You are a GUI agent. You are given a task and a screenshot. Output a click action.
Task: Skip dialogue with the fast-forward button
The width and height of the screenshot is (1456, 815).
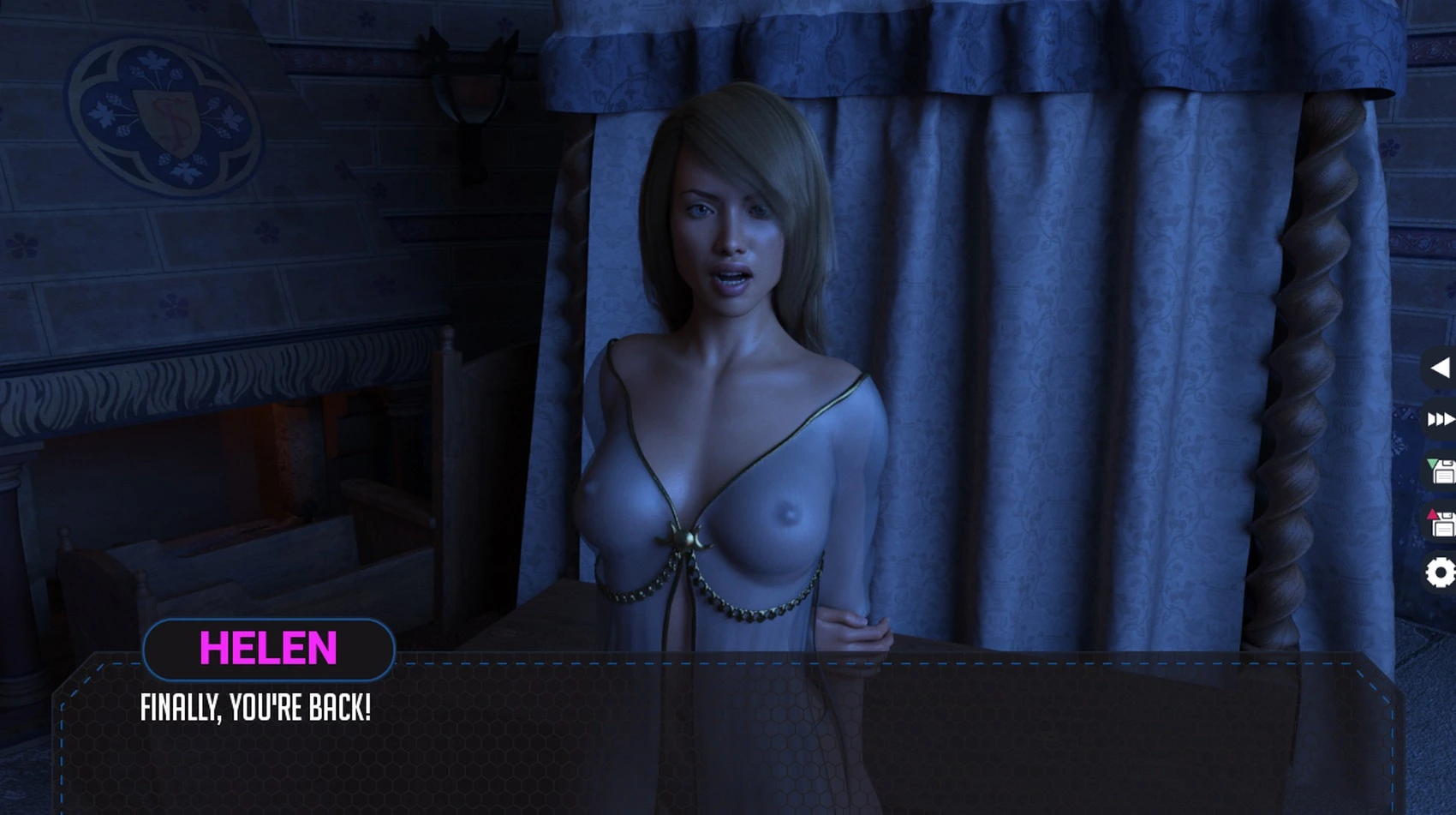click(x=1440, y=419)
